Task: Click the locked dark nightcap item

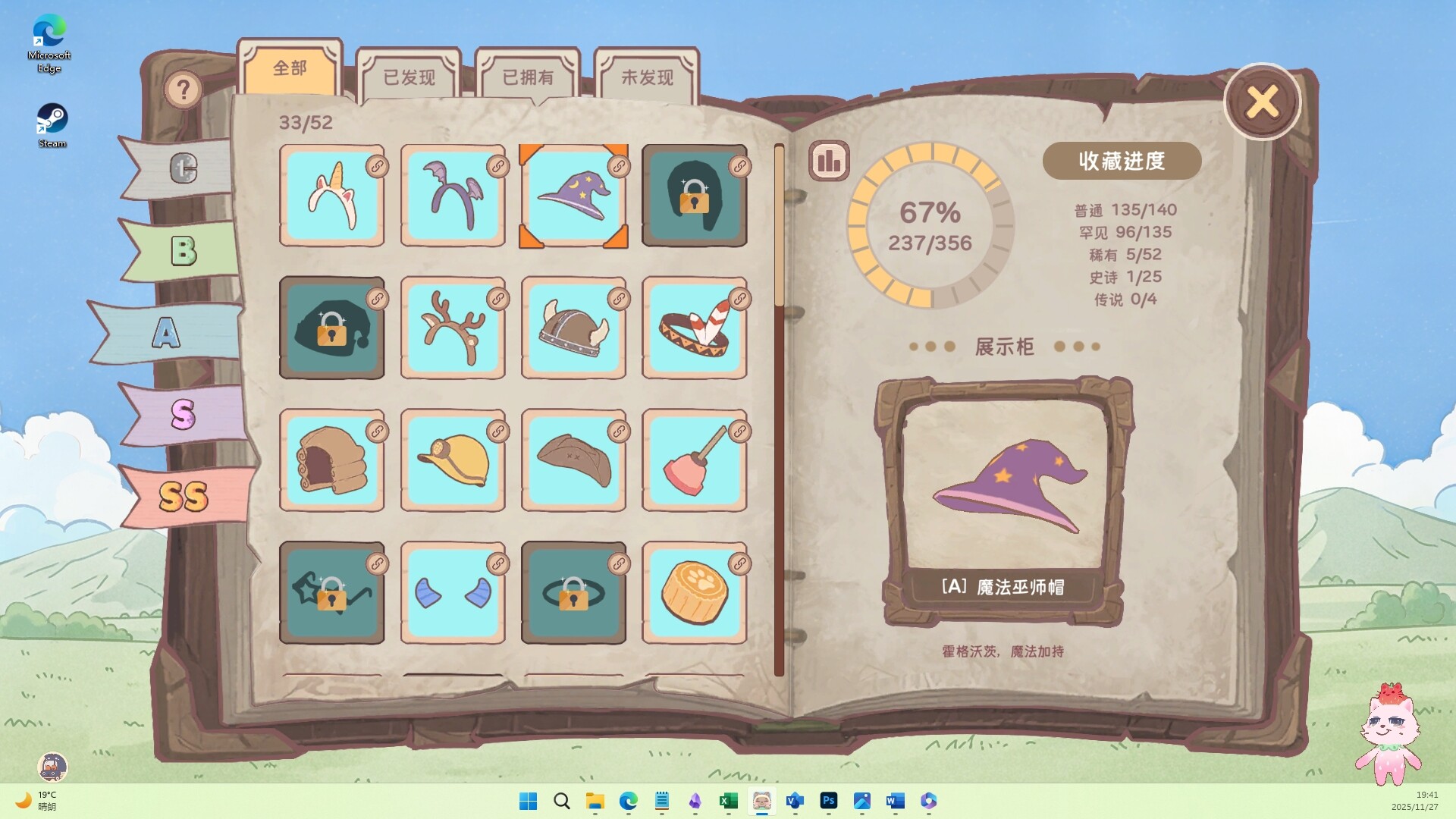Action: tap(332, 328)
